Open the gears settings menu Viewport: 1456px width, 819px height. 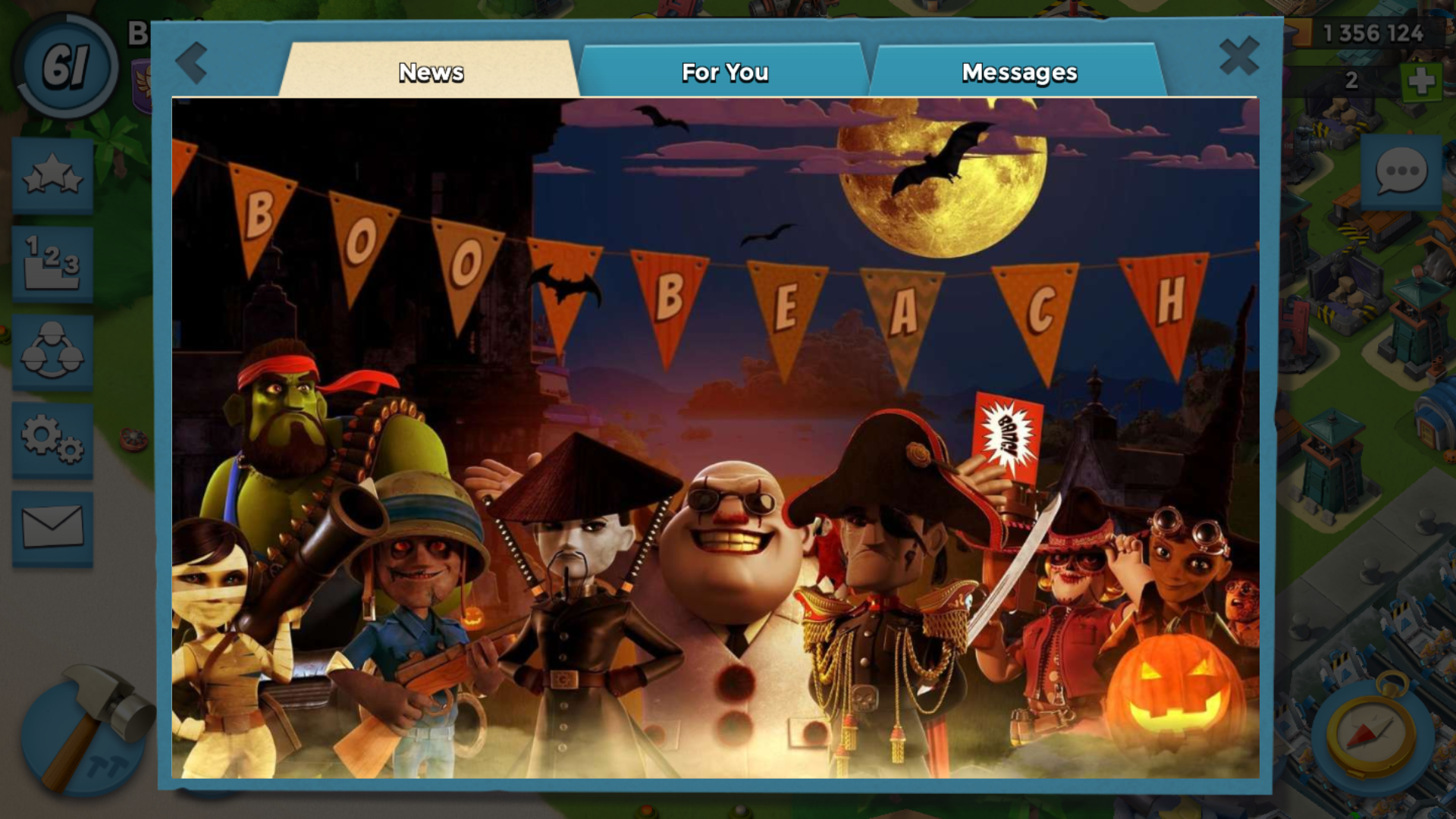[x=52, y=440]
